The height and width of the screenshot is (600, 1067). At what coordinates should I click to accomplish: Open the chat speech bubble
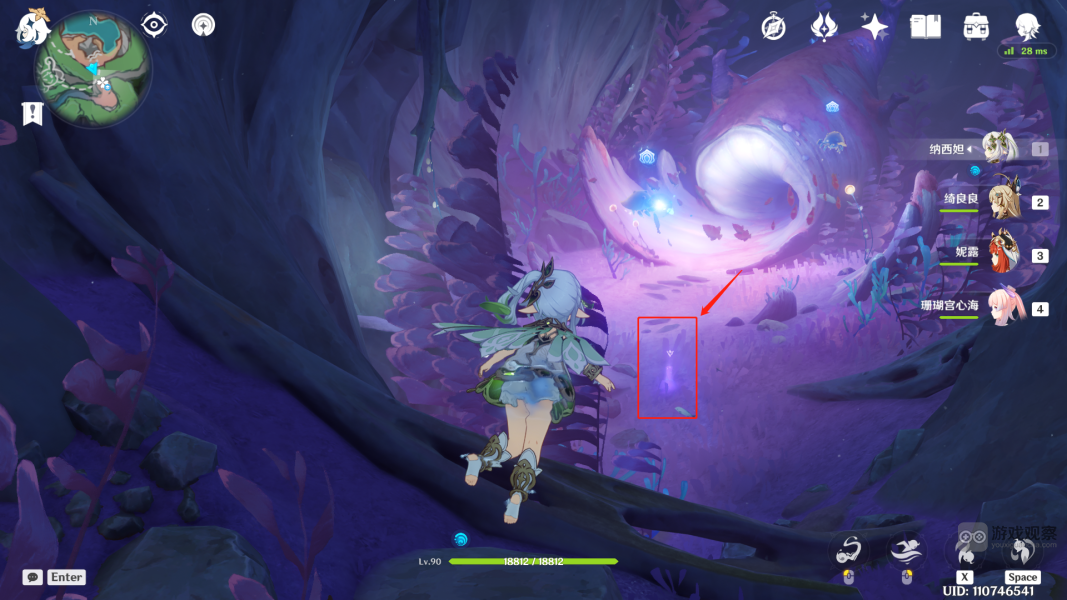[x=33, y=577]
